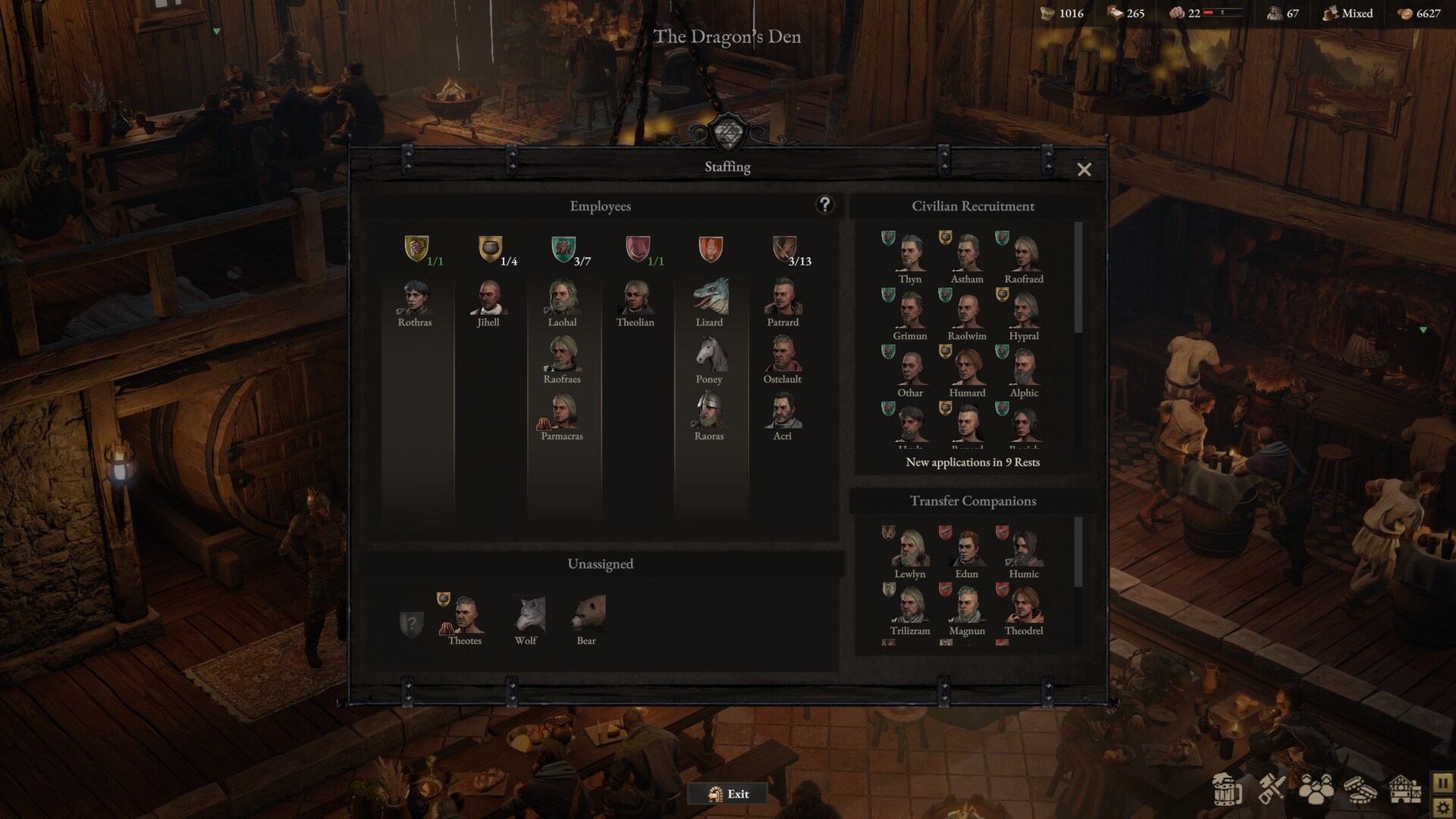Select civilian recruit Humard
1456x819 pixels.
click(x=967, y=369)
